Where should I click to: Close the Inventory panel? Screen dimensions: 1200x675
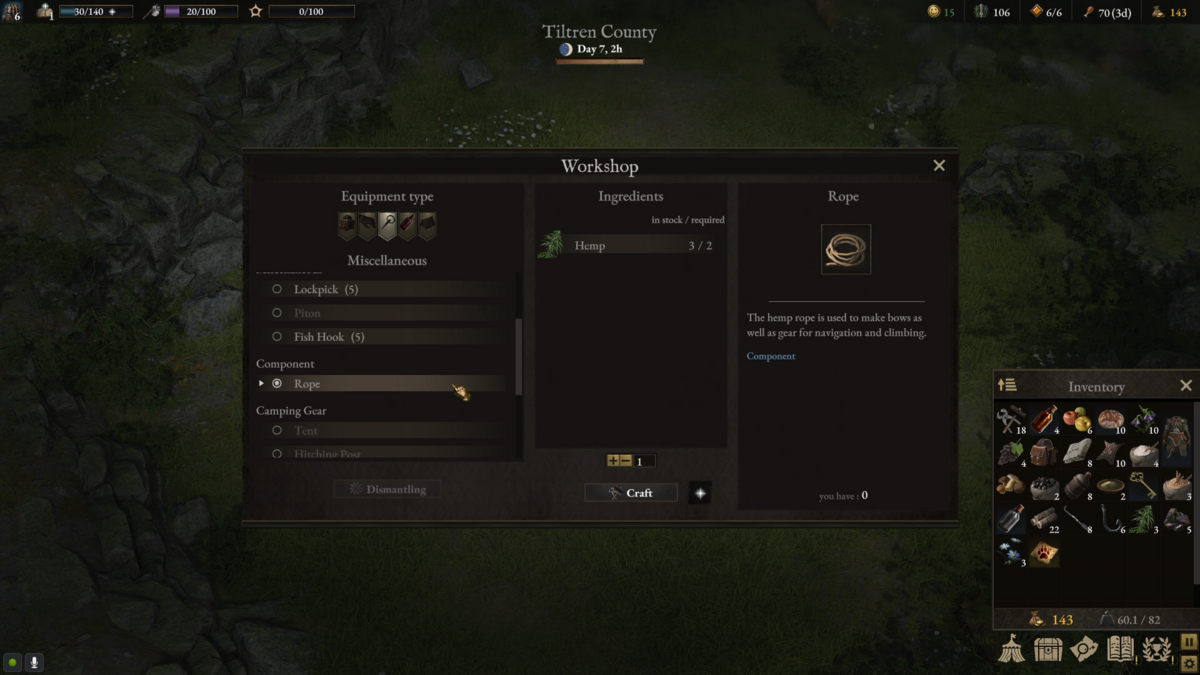[1186, 386]
